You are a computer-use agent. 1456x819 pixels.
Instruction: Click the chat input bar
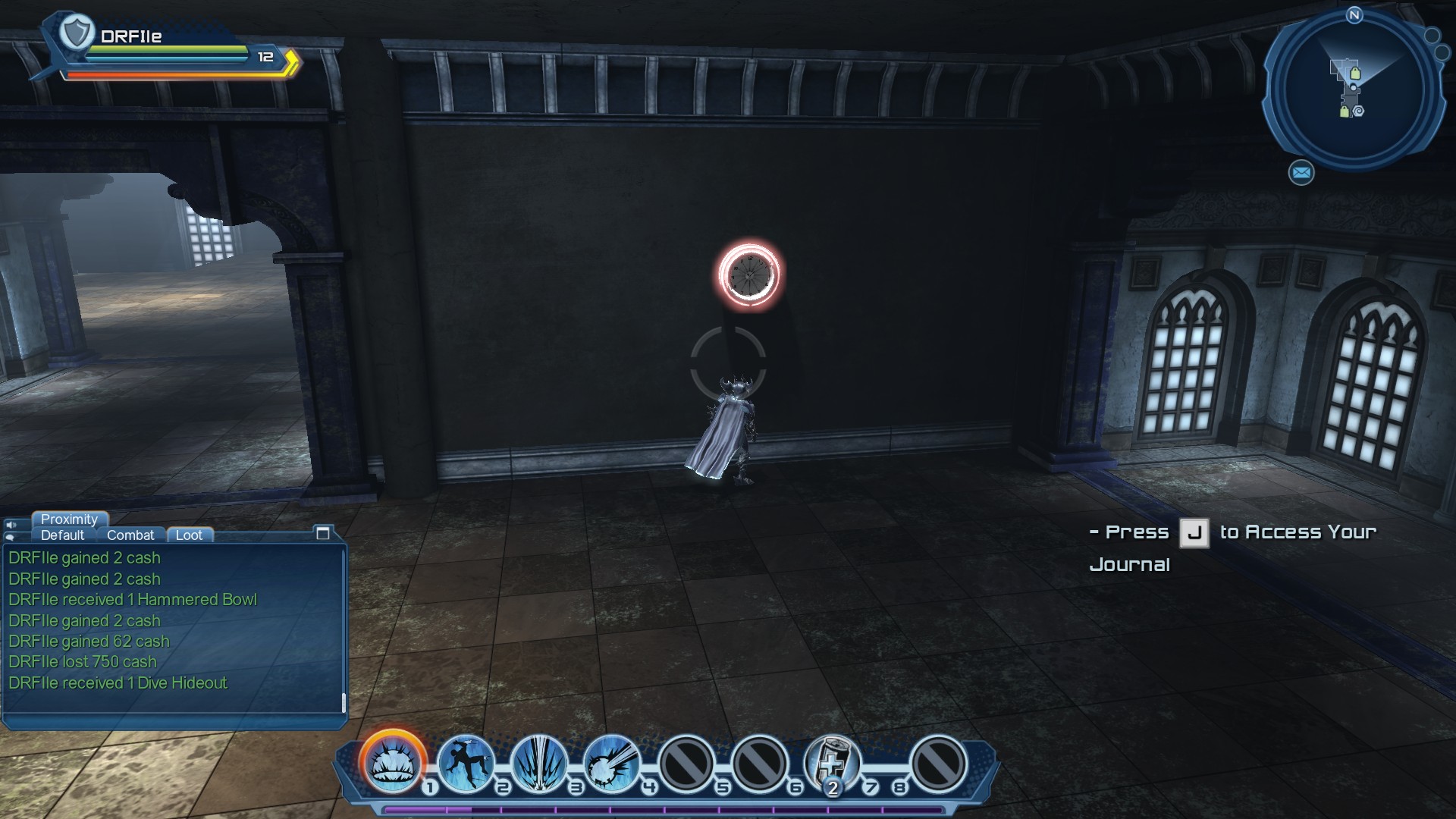(174, 721)
